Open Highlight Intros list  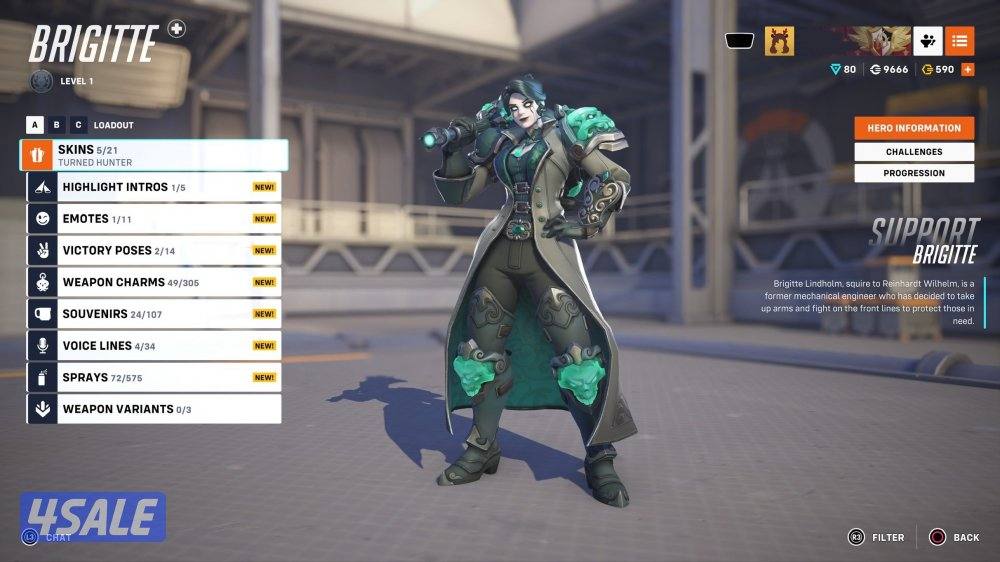coord(154,187)
